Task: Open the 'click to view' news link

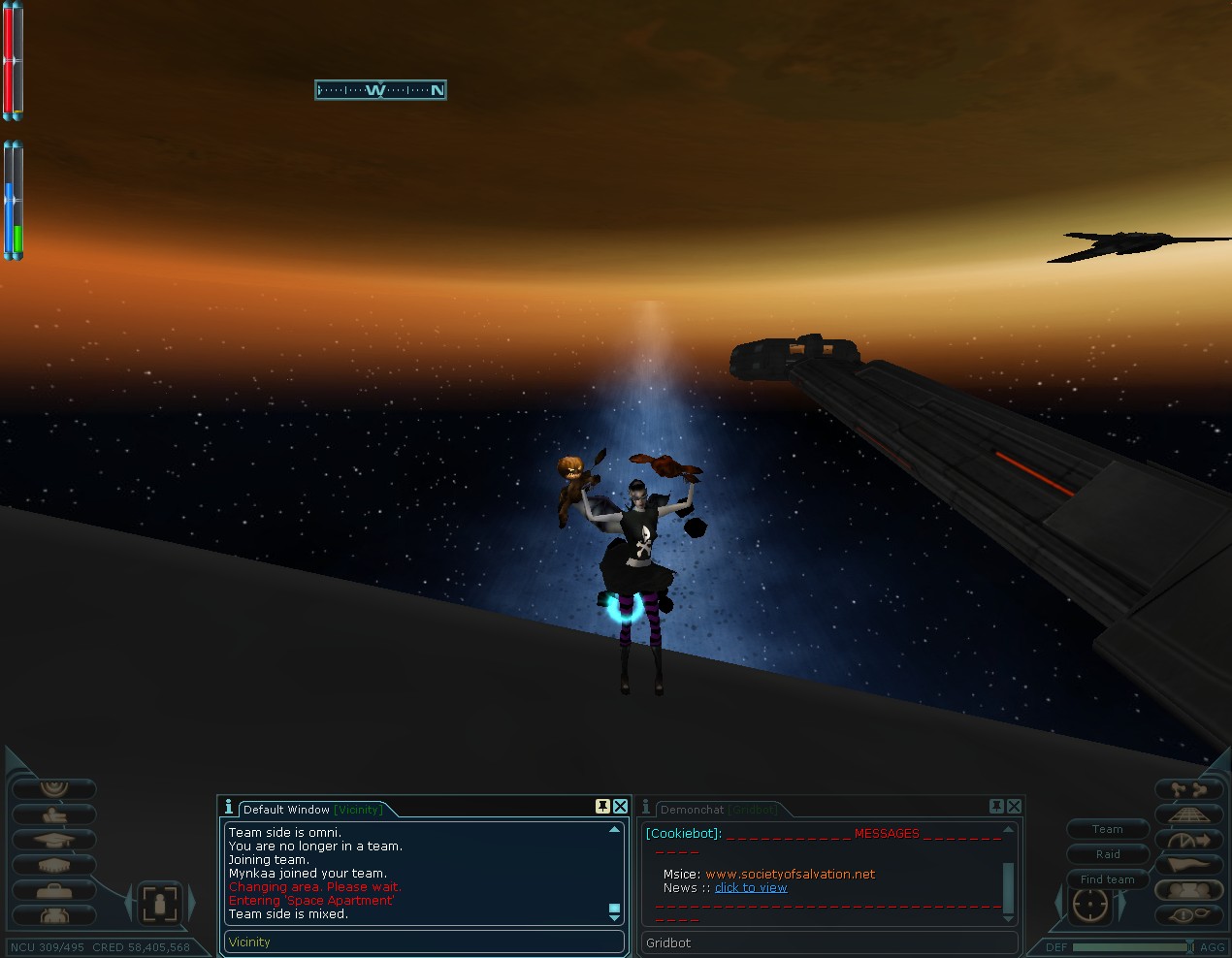Action: [x=751, y=887]
